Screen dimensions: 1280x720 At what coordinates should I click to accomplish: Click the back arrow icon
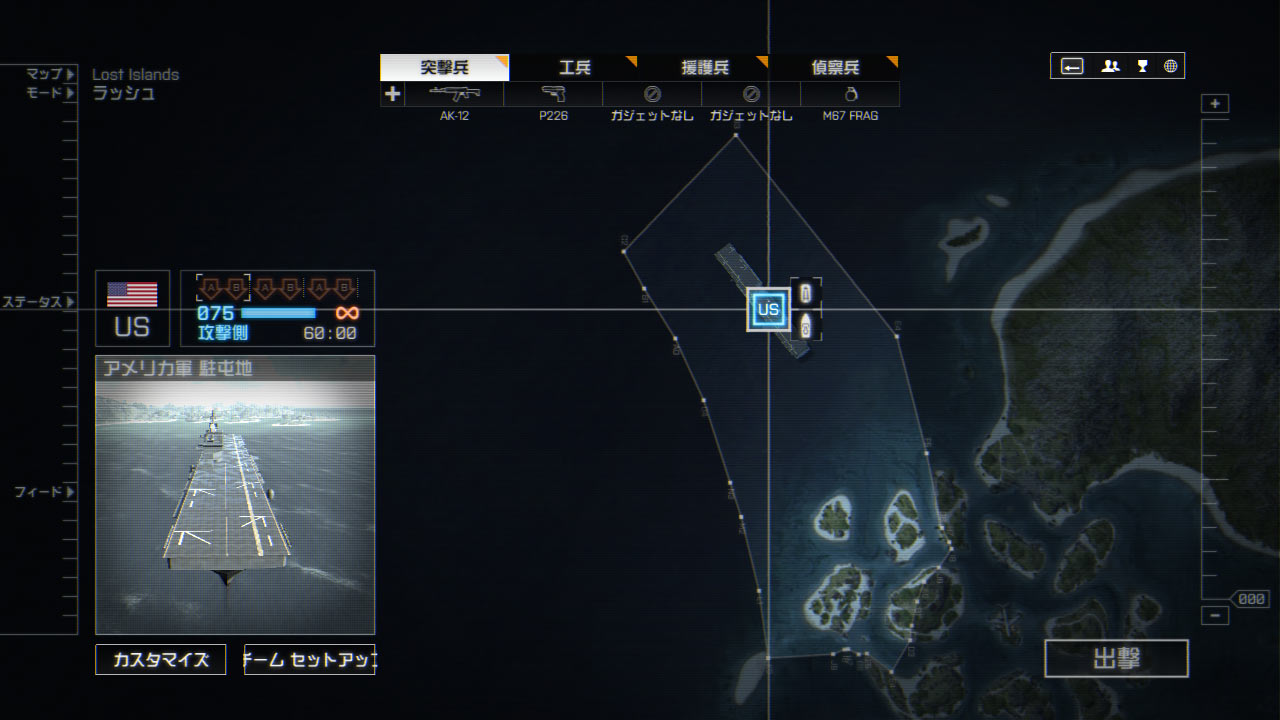pyautogui.click(x=1072, y=66)
